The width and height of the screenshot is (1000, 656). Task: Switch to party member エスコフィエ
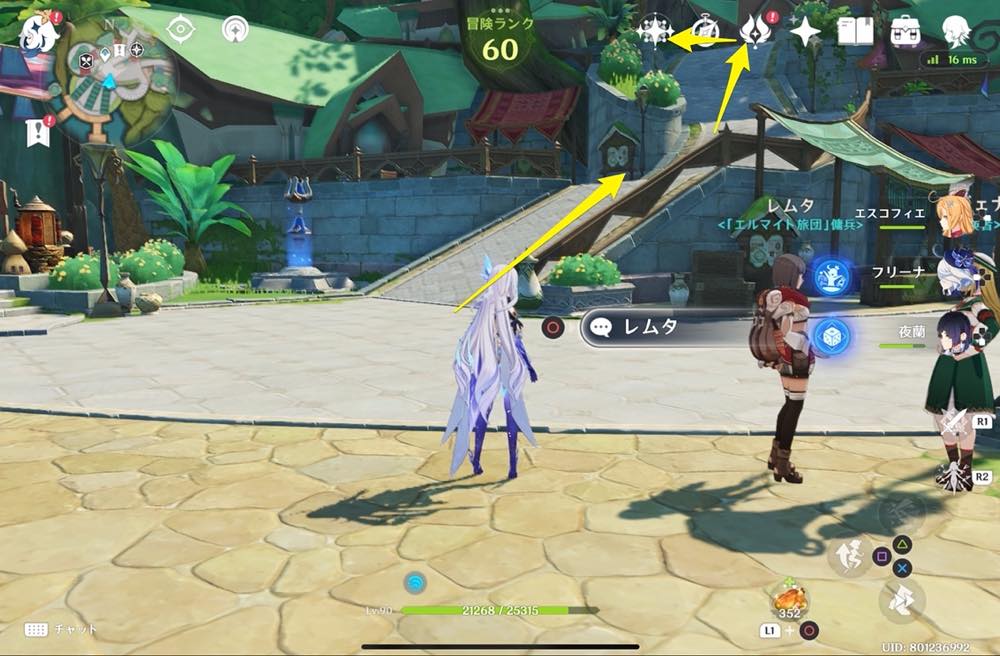click(x=955, y=214)
